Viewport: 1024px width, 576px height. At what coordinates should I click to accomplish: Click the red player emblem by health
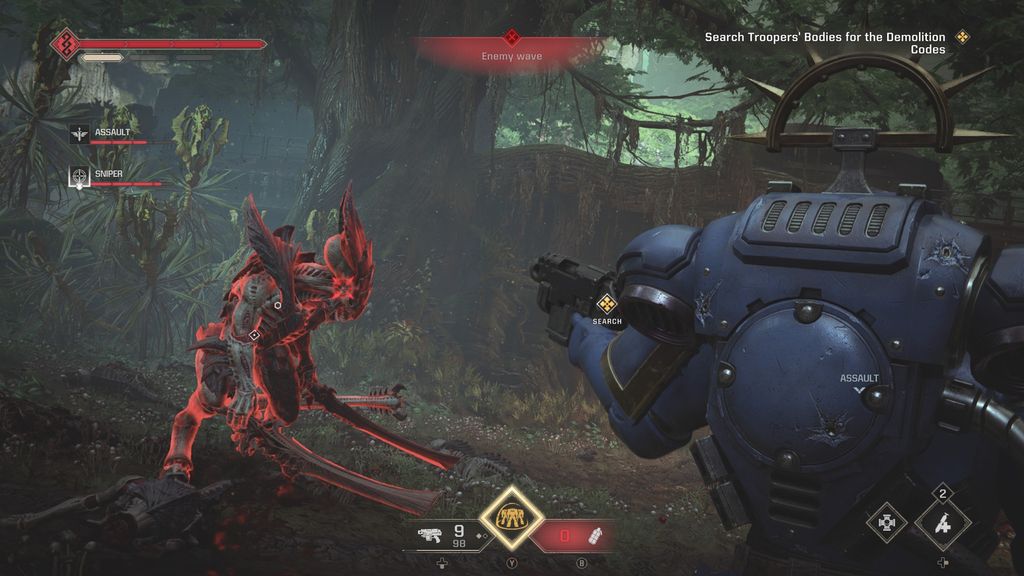tap(66, 45)
